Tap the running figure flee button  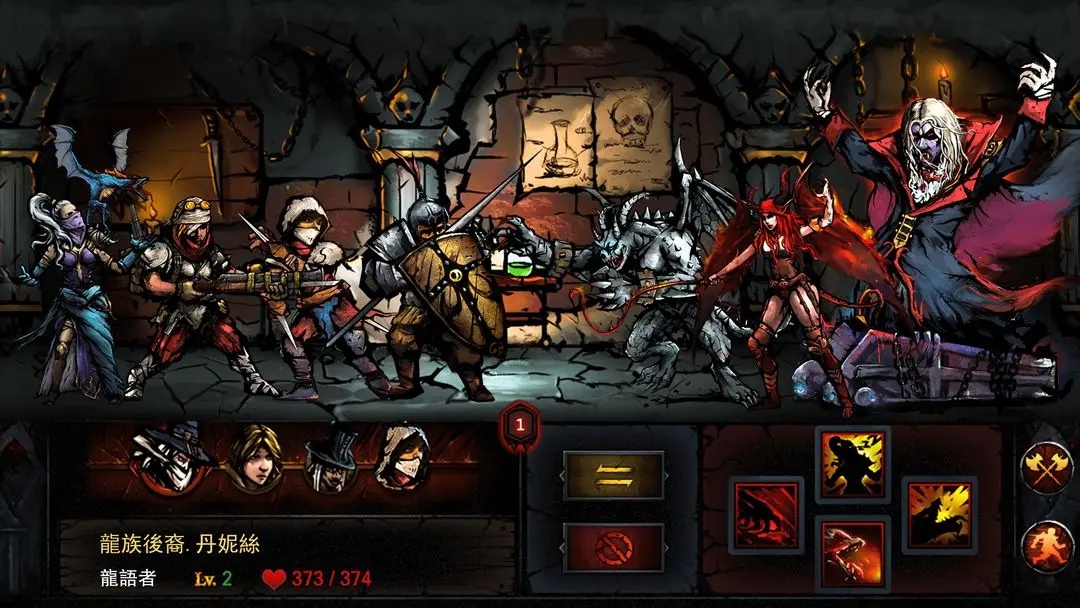[x=1047, y=546]
